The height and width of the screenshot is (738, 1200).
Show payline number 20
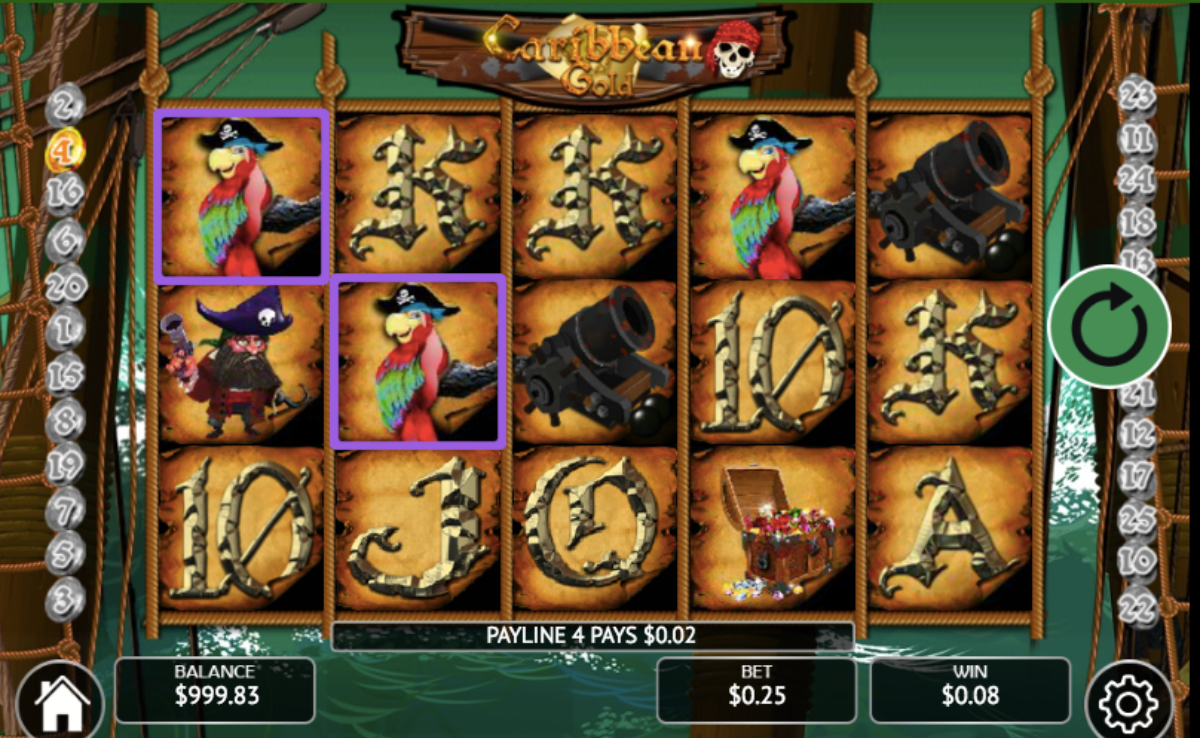click(66, 285)
